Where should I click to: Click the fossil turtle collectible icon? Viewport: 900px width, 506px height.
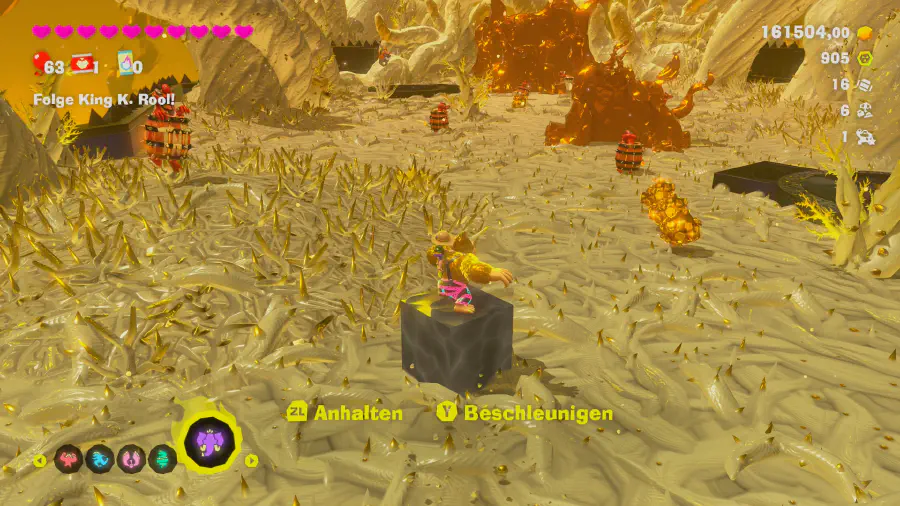865,137
